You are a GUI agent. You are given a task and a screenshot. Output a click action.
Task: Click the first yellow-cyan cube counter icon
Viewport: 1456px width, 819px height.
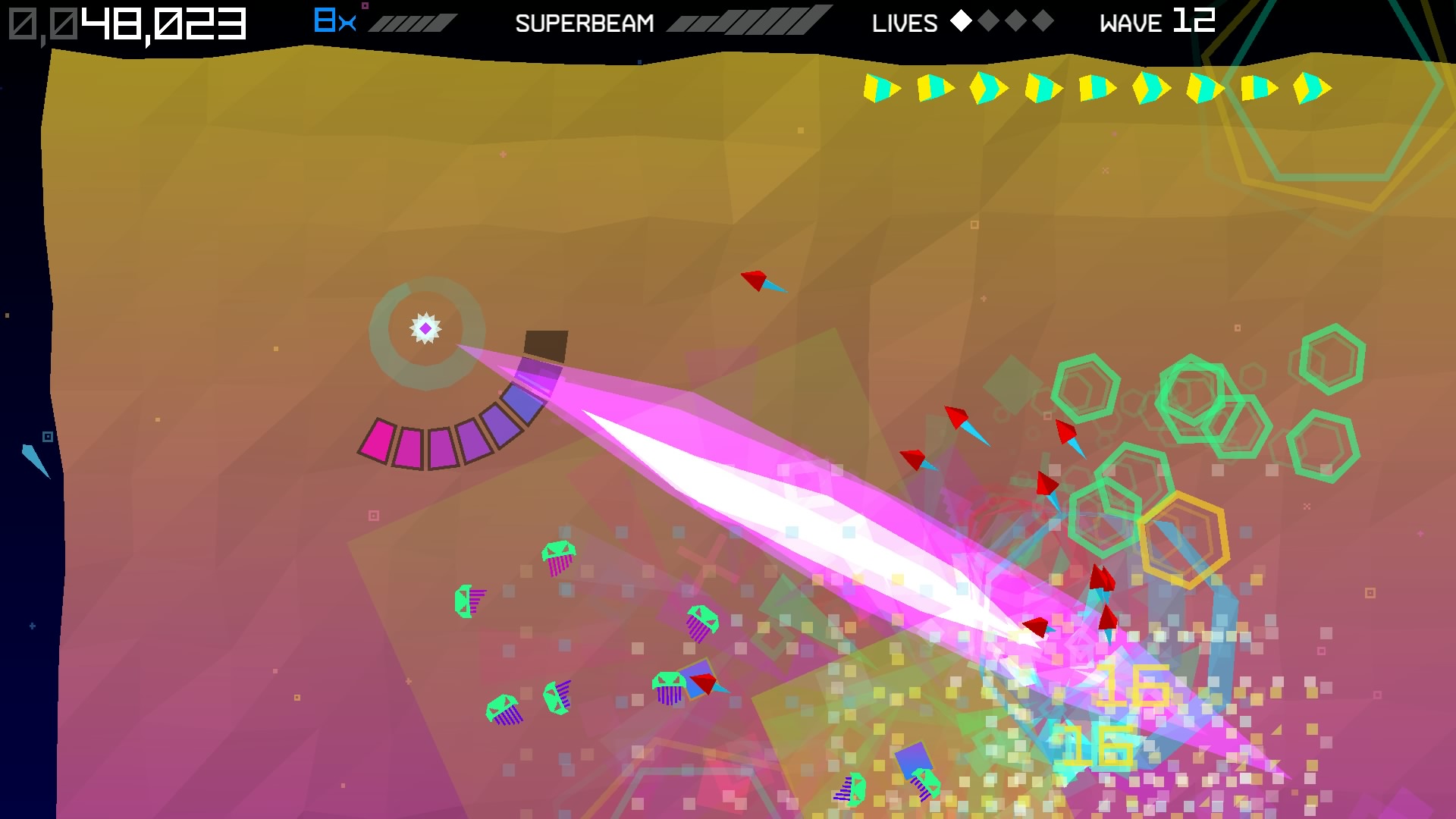point(882,86)
